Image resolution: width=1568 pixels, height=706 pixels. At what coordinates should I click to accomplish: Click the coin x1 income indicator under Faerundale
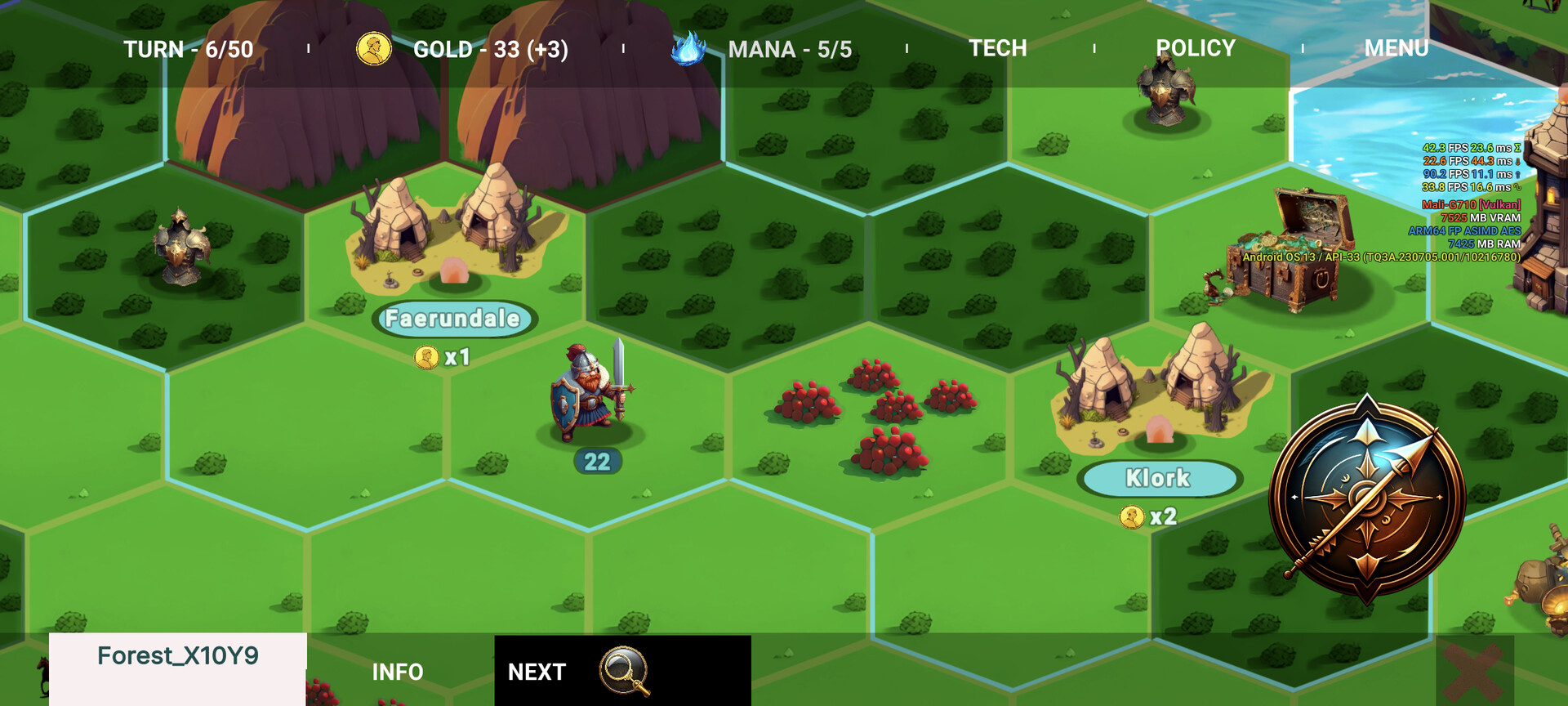(x=442, y=355)
